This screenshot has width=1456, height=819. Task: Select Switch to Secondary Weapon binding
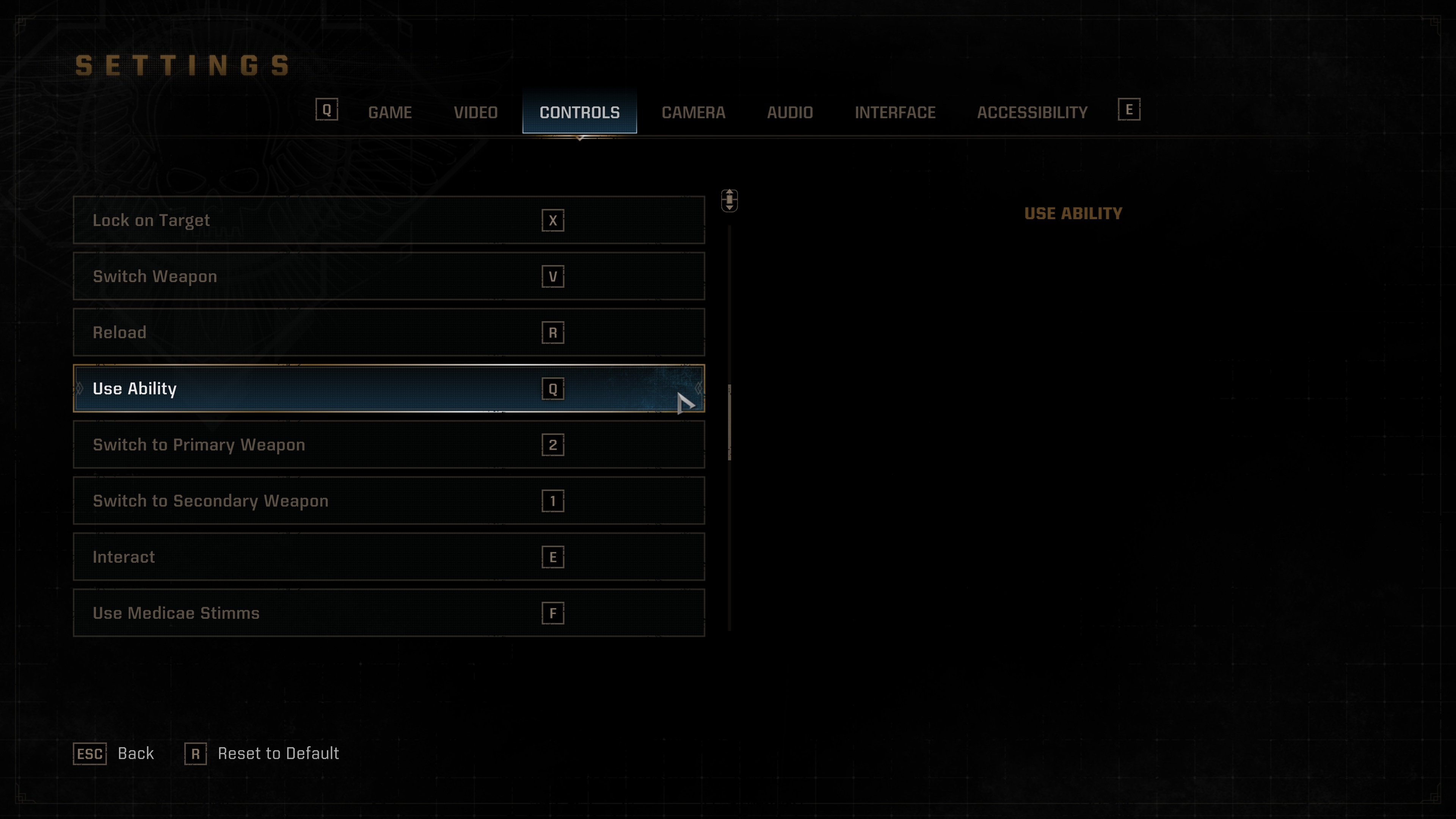[388, 501]
